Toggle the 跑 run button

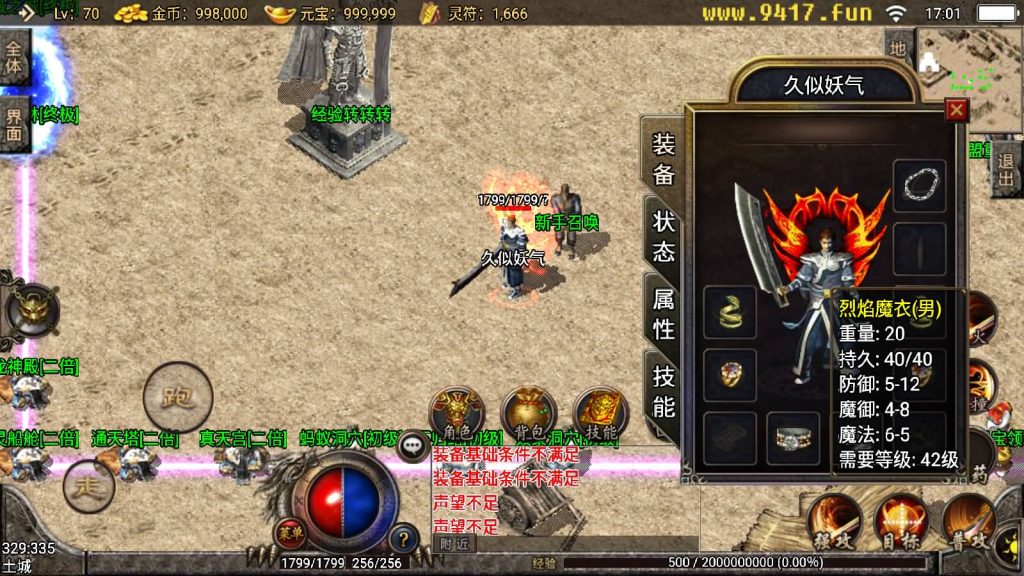[178, 397]
